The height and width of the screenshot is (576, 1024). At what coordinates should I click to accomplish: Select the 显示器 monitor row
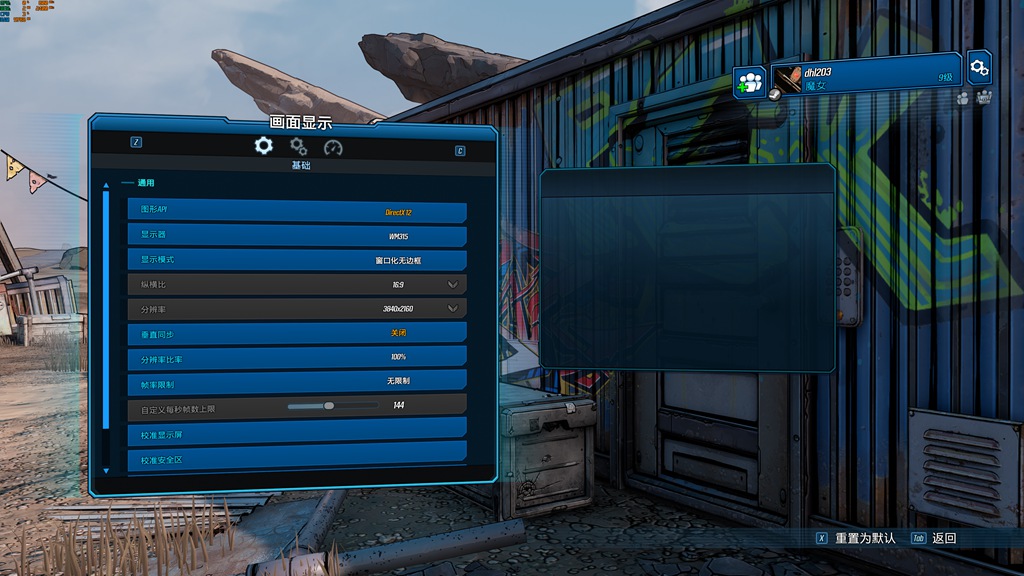coord(297,236)
